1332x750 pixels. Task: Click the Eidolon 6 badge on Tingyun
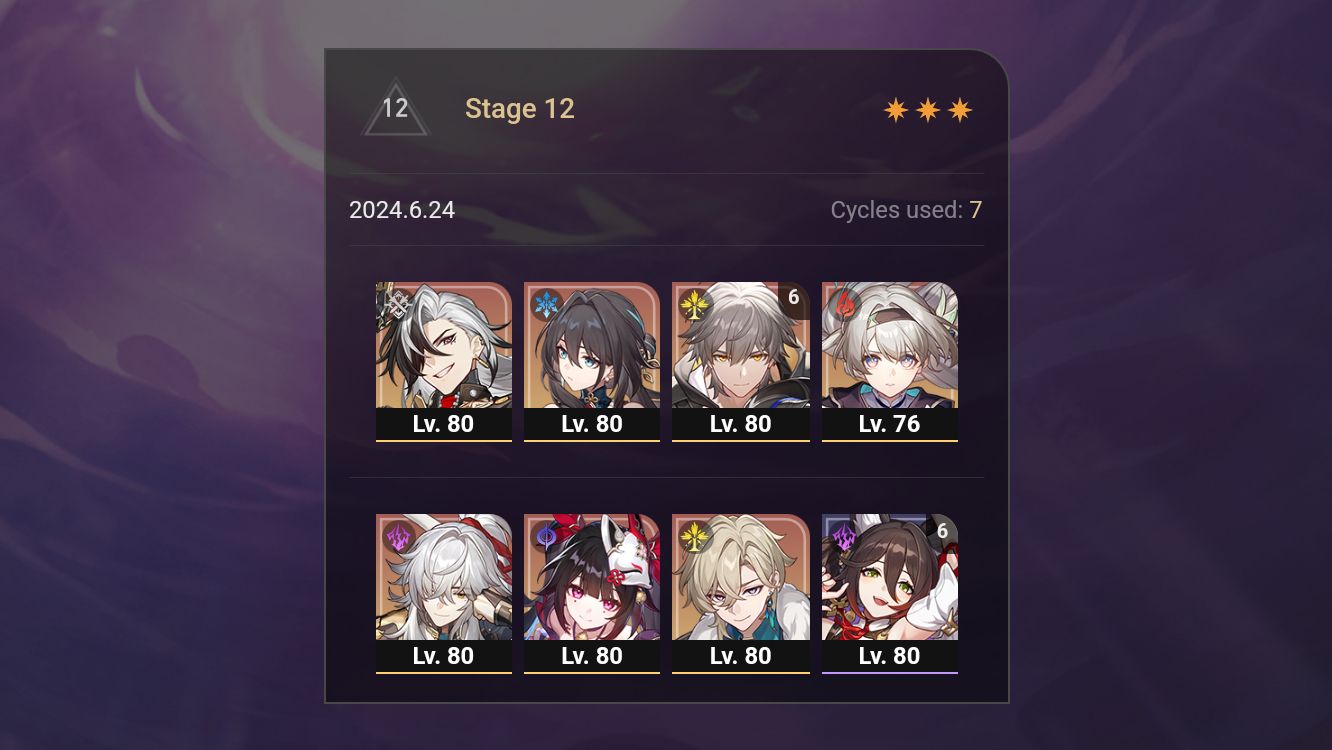tap(944, 532)
